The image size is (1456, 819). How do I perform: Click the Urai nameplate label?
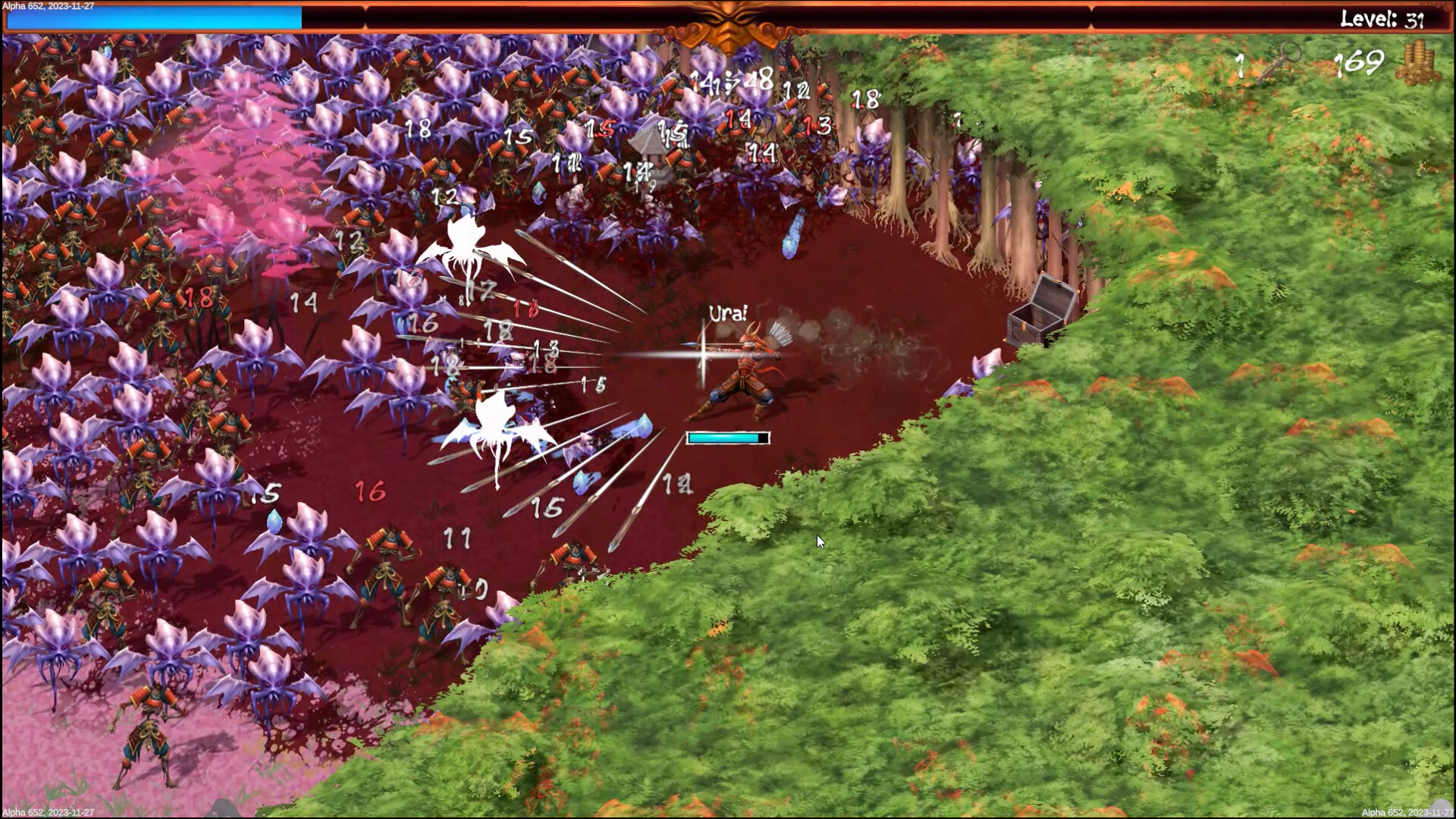[x=727, y=313]
